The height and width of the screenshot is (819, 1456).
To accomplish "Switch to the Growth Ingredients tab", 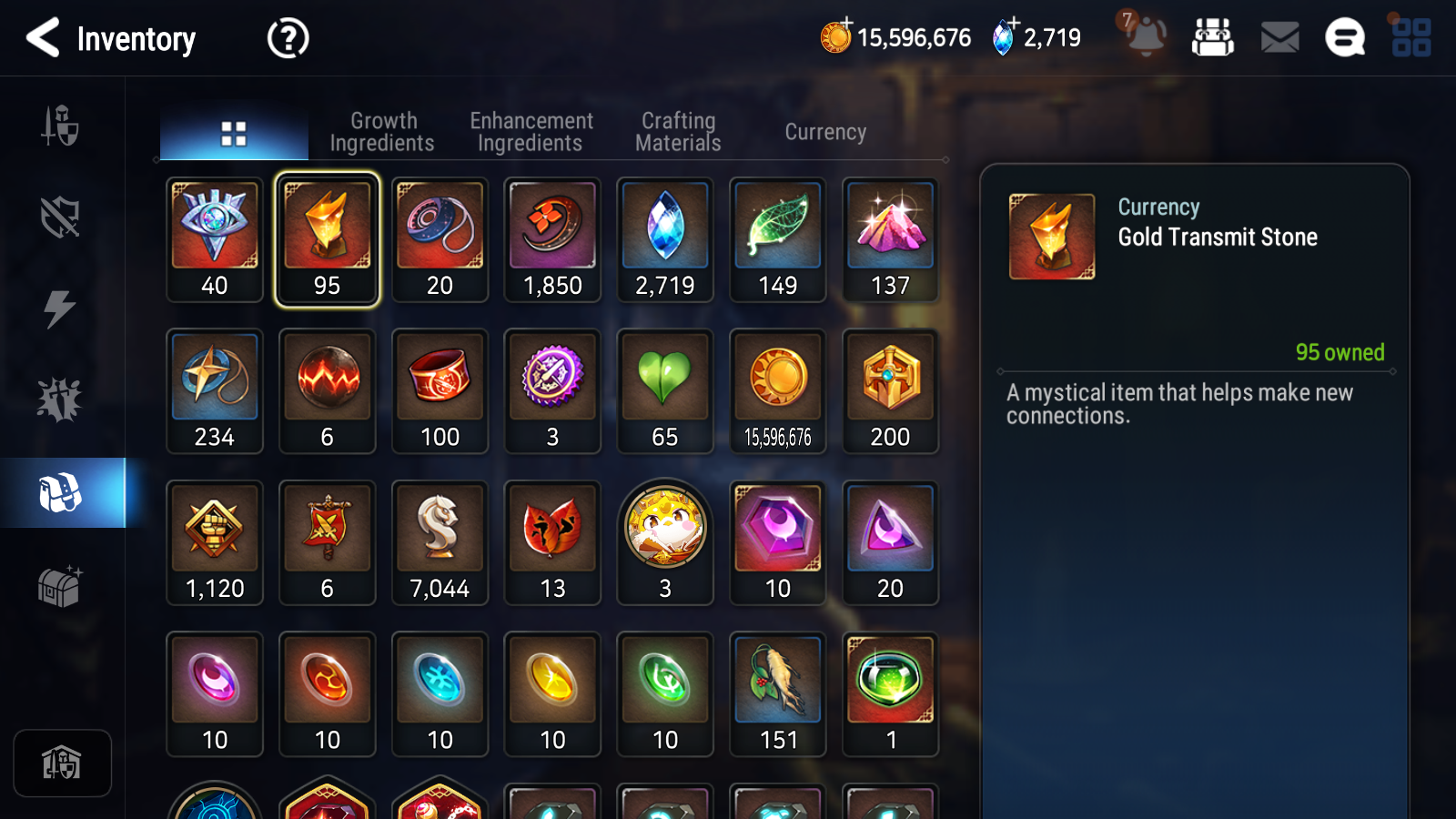I will click(x=382, y=132).
